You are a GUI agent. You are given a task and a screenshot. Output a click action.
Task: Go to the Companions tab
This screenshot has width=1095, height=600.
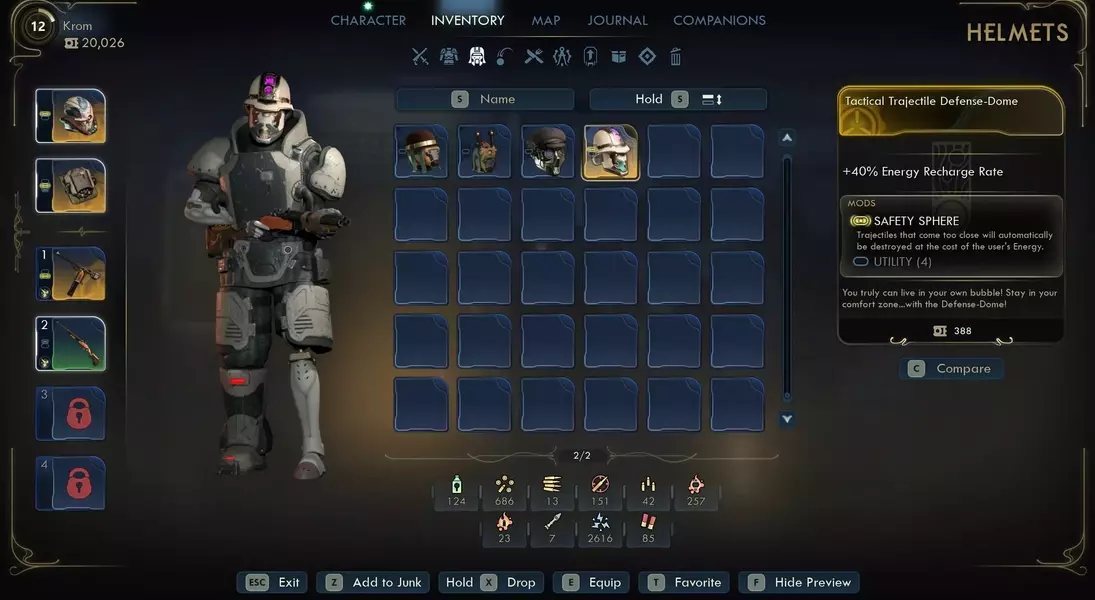point(719,20)
